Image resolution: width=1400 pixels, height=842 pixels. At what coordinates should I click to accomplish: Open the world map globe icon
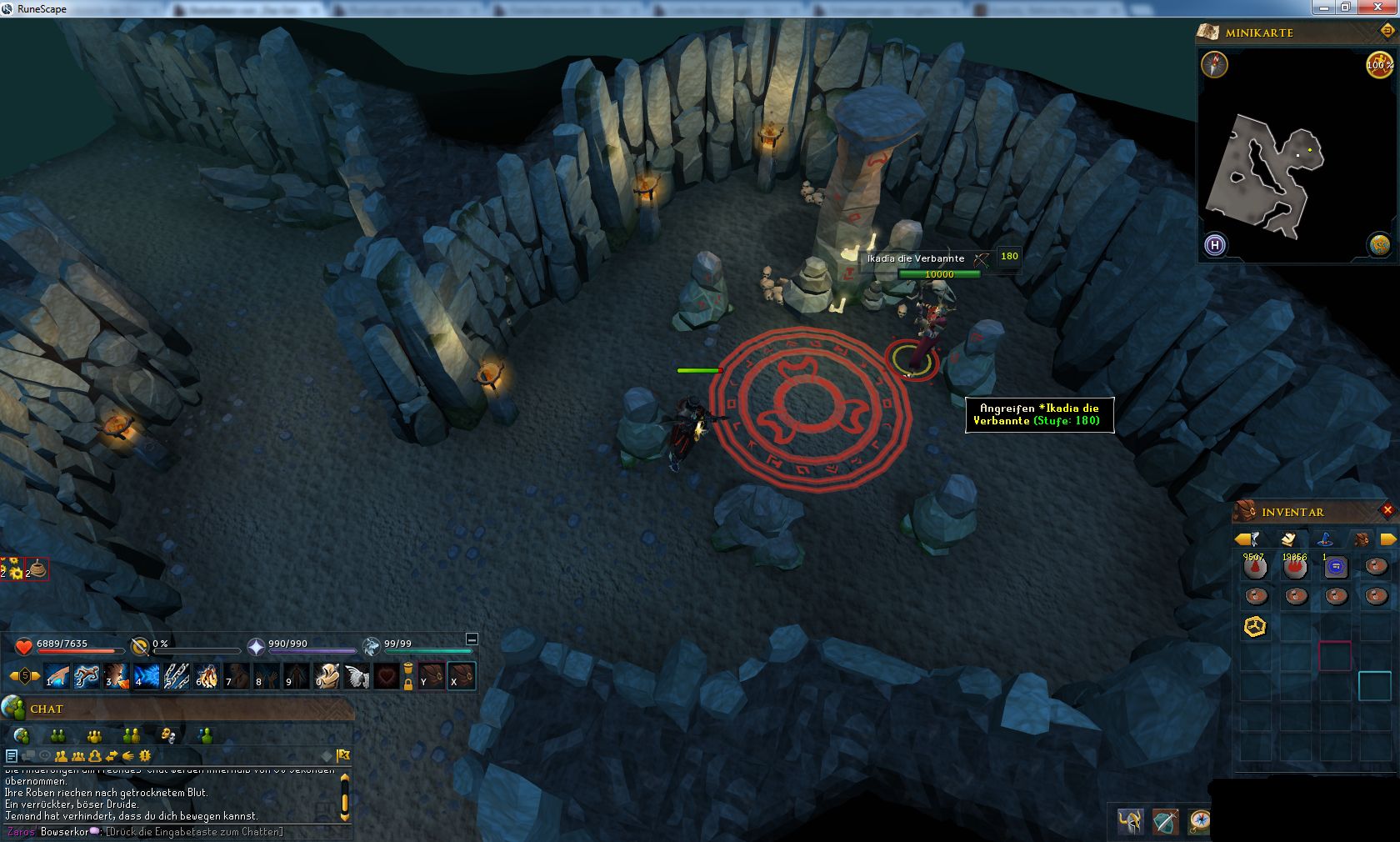(x=1379, y=244)
